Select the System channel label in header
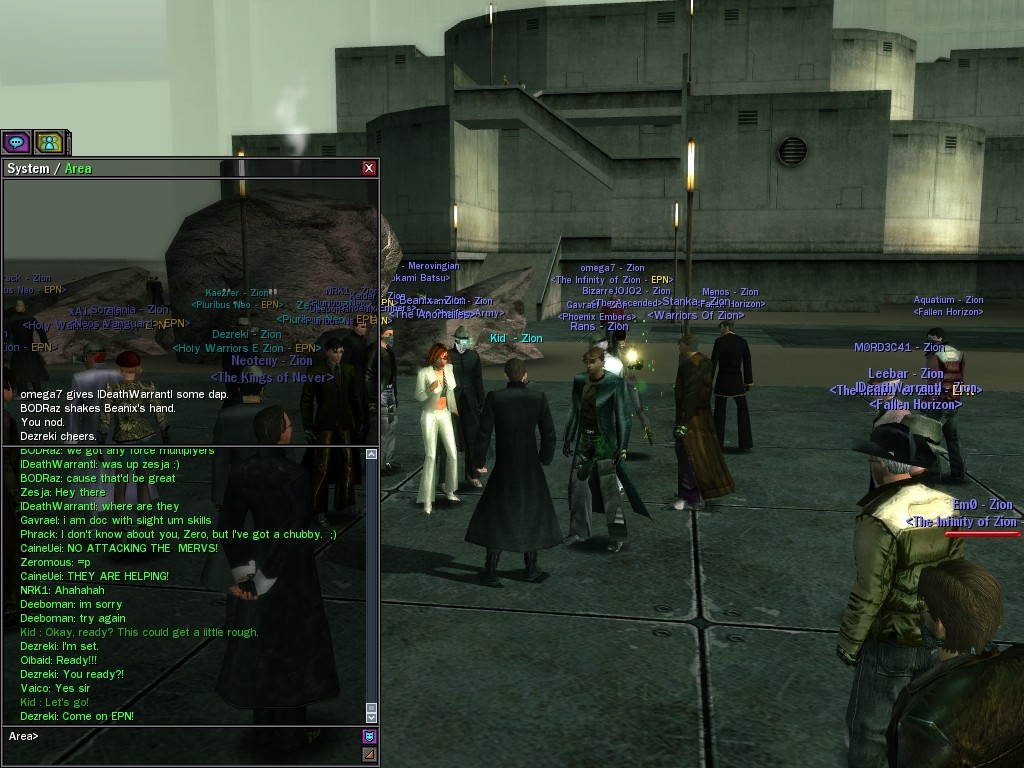1024x768 pixels. [28, 168]
